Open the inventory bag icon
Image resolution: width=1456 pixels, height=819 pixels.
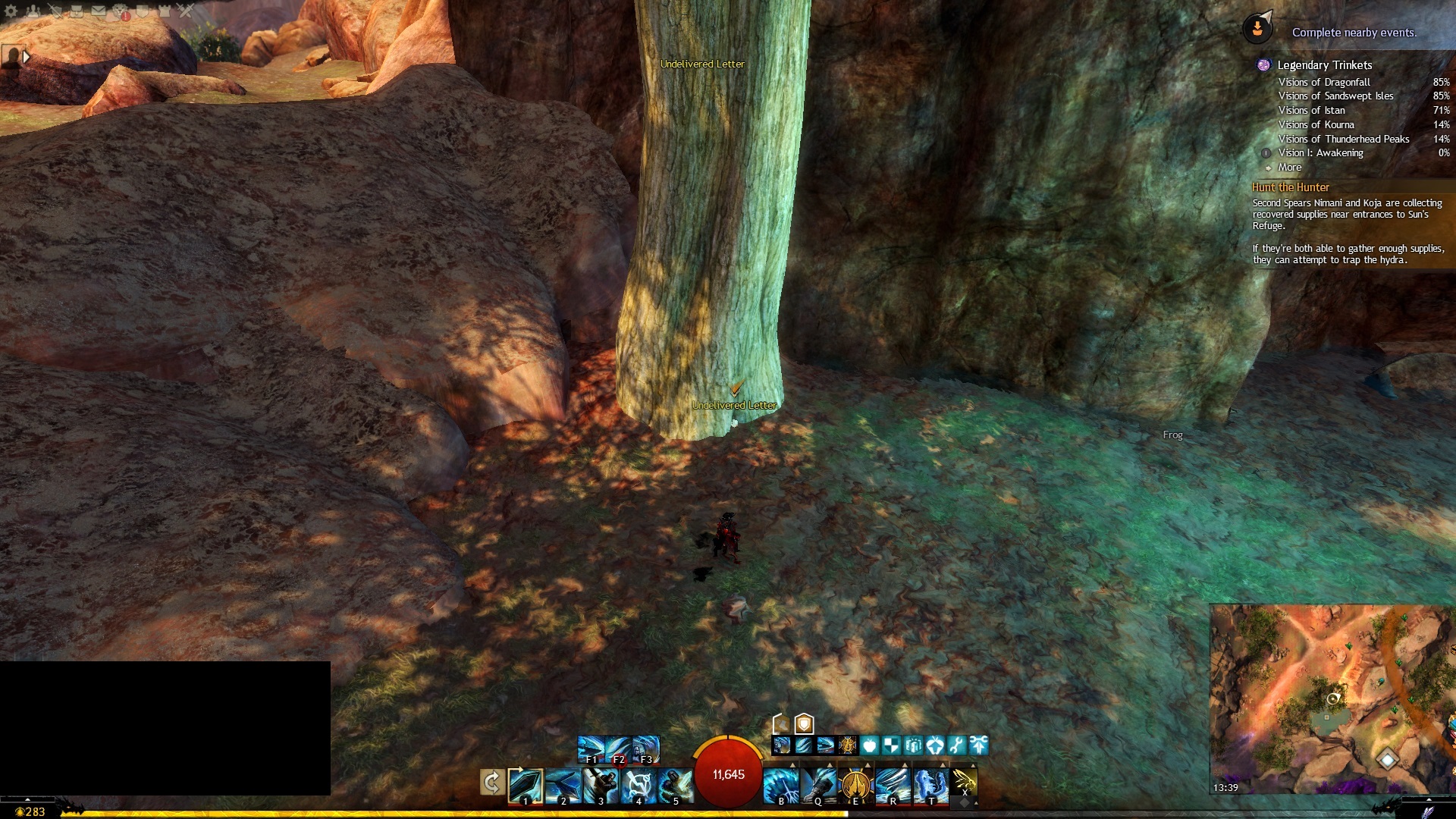[x=77, y=11]
